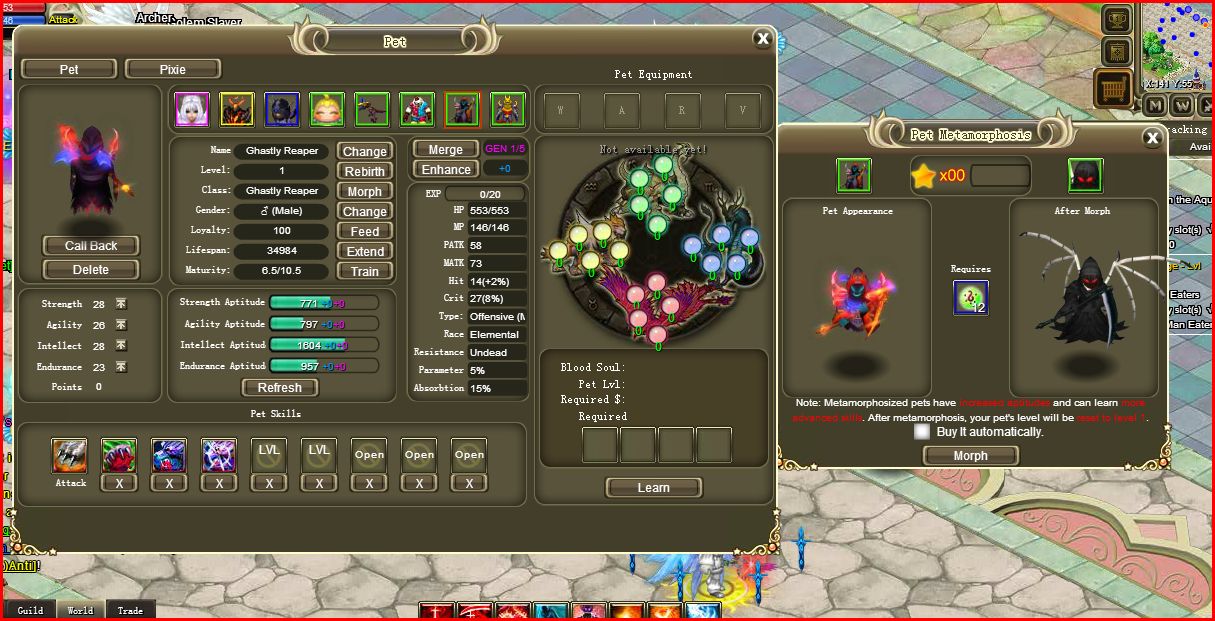This screenshot has width=1215, height=621.
Task: Call Back the Ghastly Reaper pet
Action: (x=91, y=246)
